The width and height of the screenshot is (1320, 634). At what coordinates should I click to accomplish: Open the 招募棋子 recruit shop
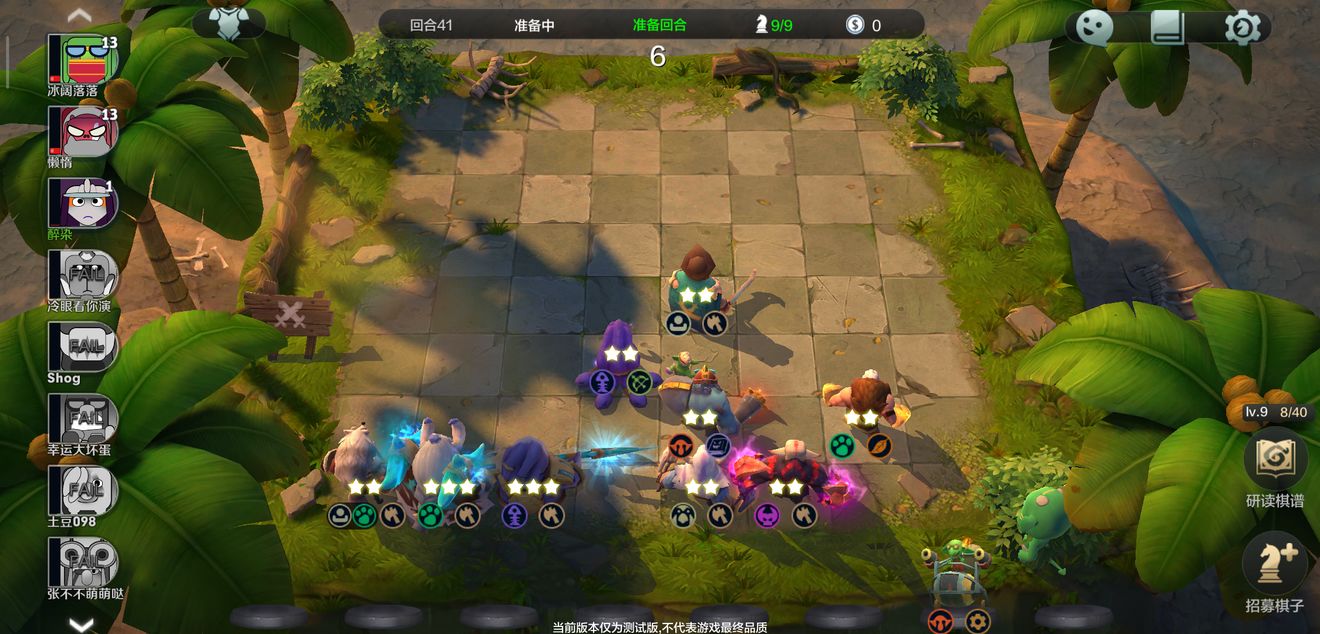[x=1274, y=566]
